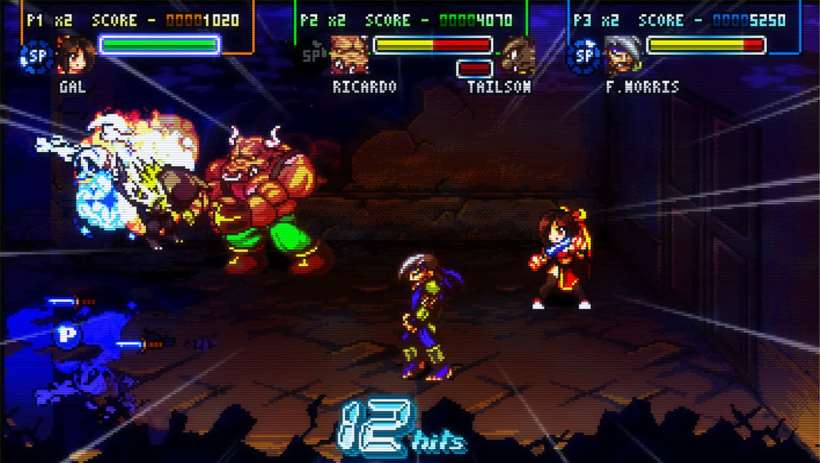Select F.Norris's character portrait
Image resolution: width=820 pixels, height=463 pixels.
[x=623, y=54]
